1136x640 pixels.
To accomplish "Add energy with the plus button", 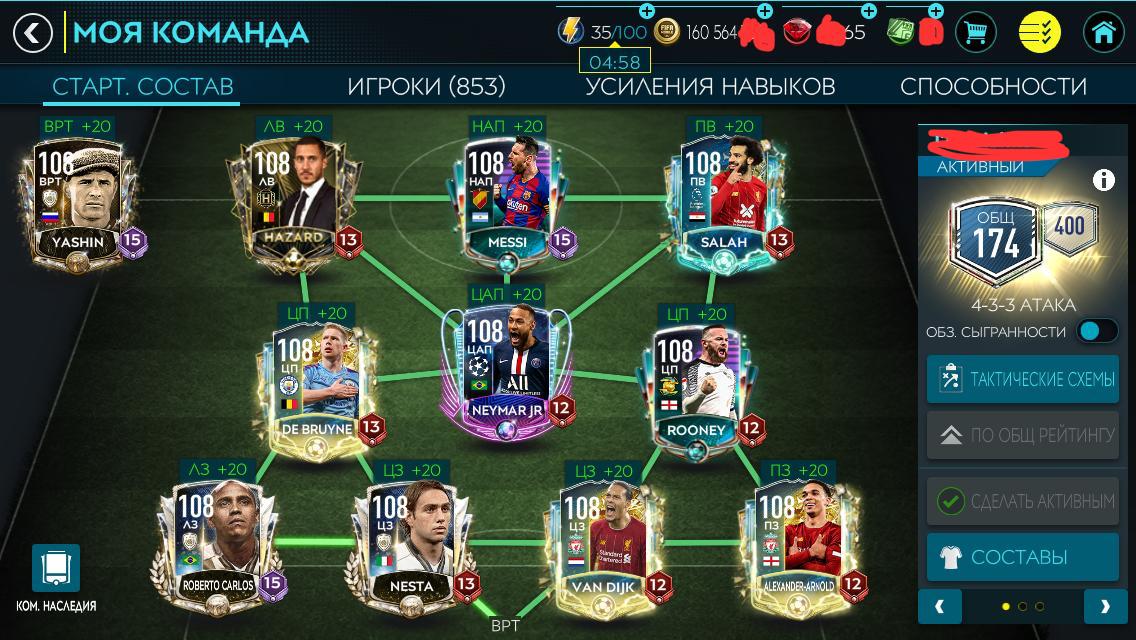I will [646, 12].
